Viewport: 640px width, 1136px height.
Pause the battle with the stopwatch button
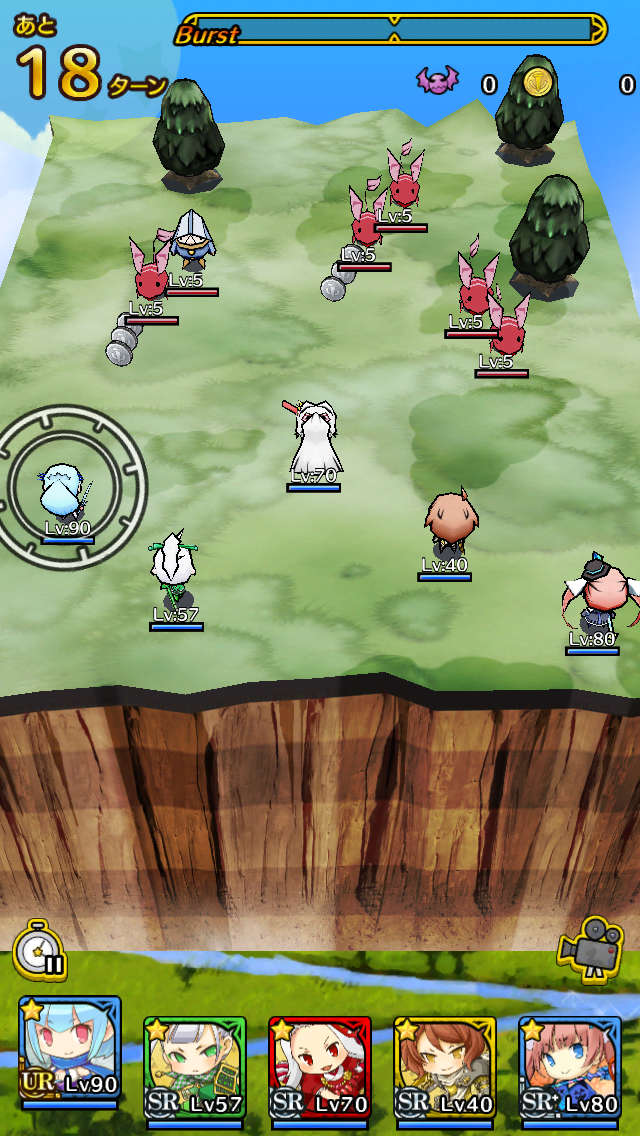[40, 950]
